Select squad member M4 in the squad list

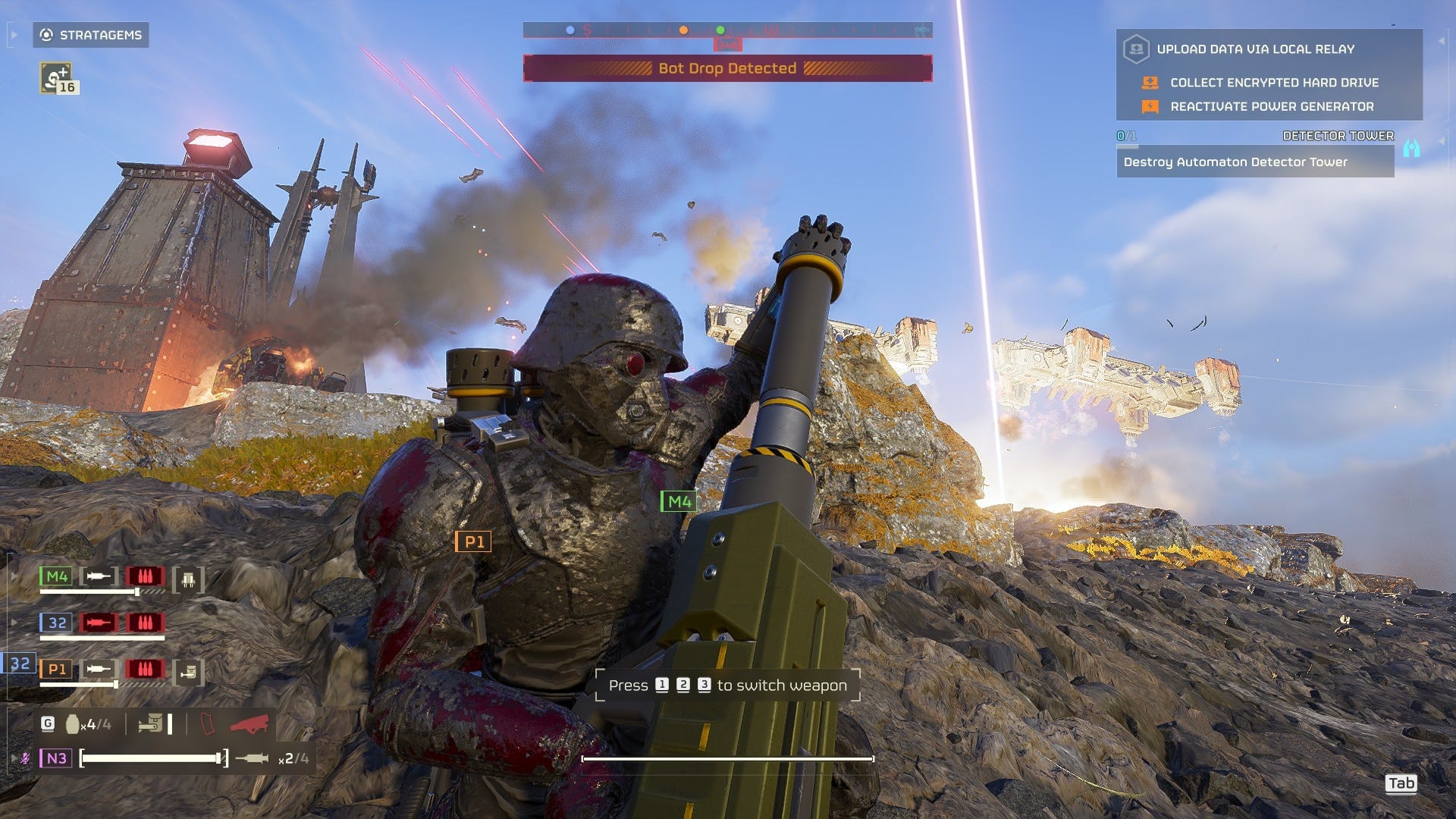tap(56, 576)
